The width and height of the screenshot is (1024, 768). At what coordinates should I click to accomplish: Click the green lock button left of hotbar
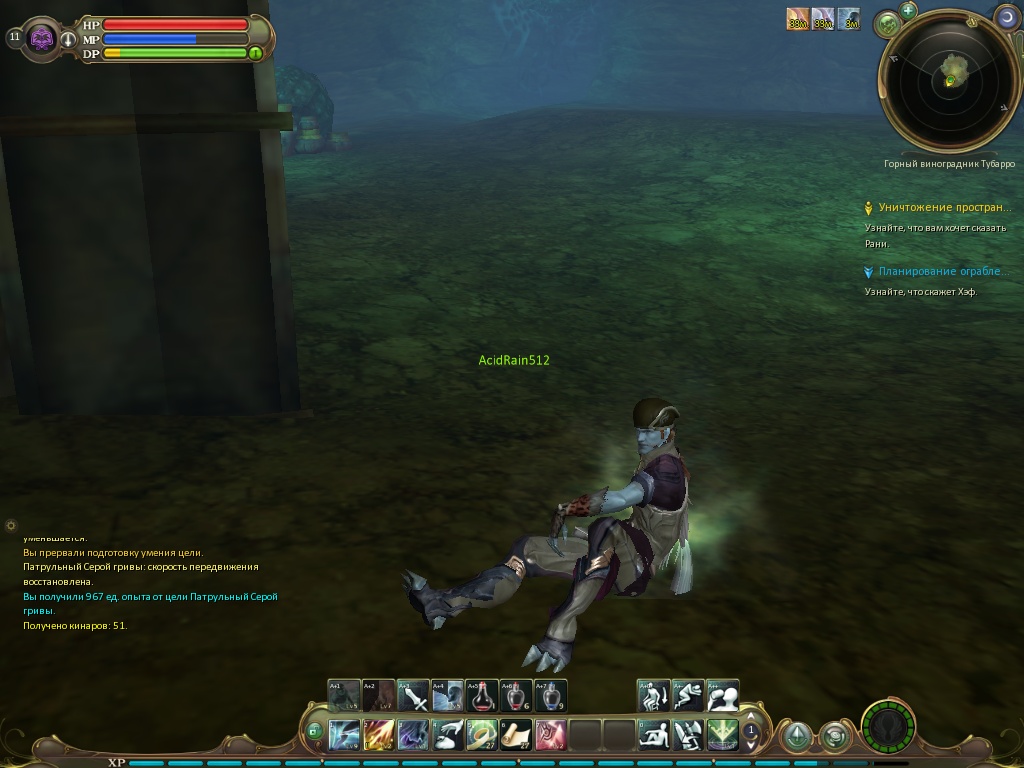(315, 733)
